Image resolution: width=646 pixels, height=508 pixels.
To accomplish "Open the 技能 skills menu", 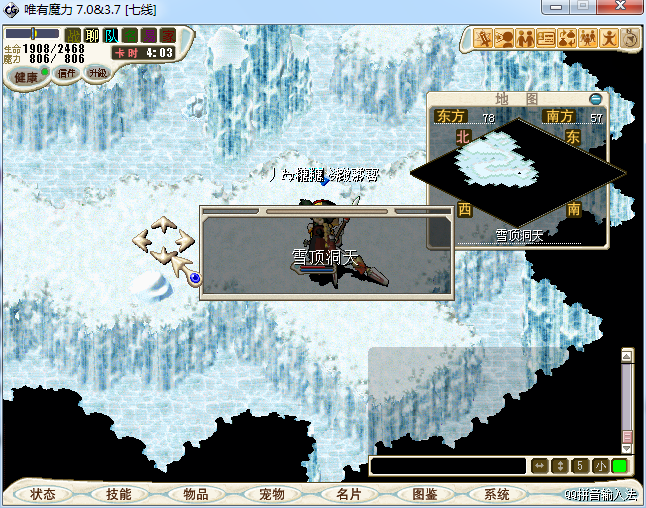I will [x=119, y=494].
